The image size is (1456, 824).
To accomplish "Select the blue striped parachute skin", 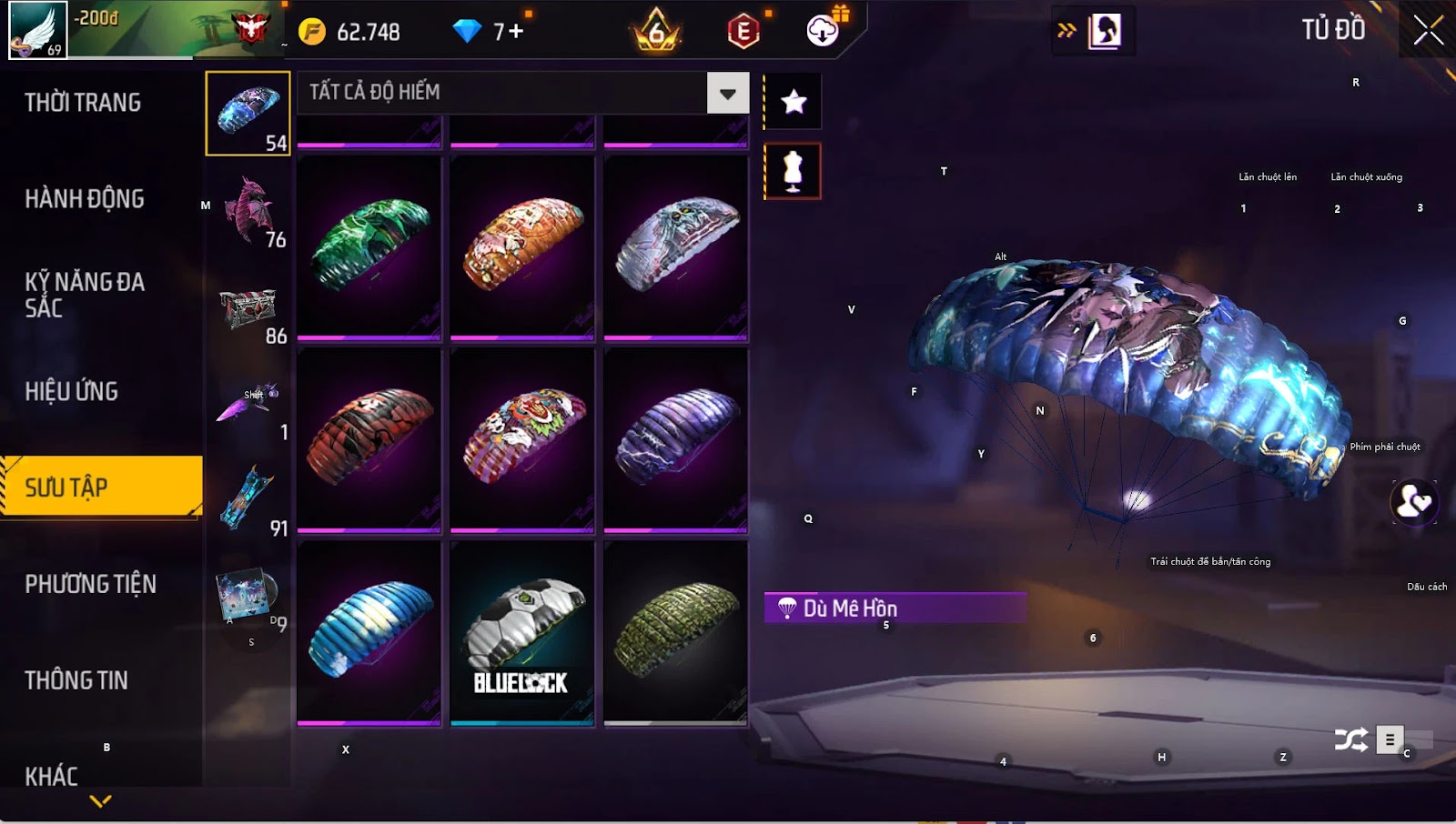I will pos(369,631).
